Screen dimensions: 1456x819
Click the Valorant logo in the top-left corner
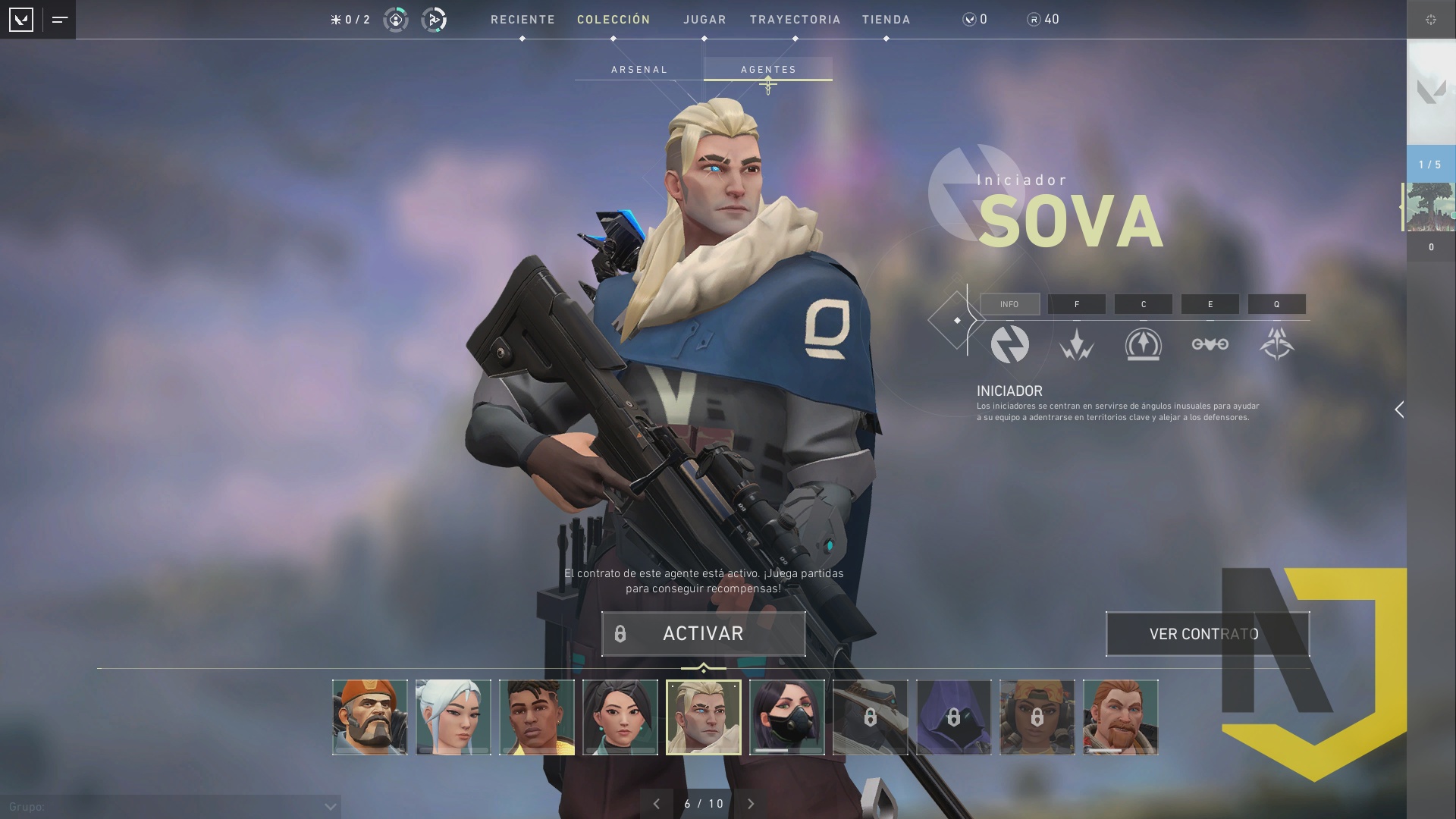click(x=22, y=20)
